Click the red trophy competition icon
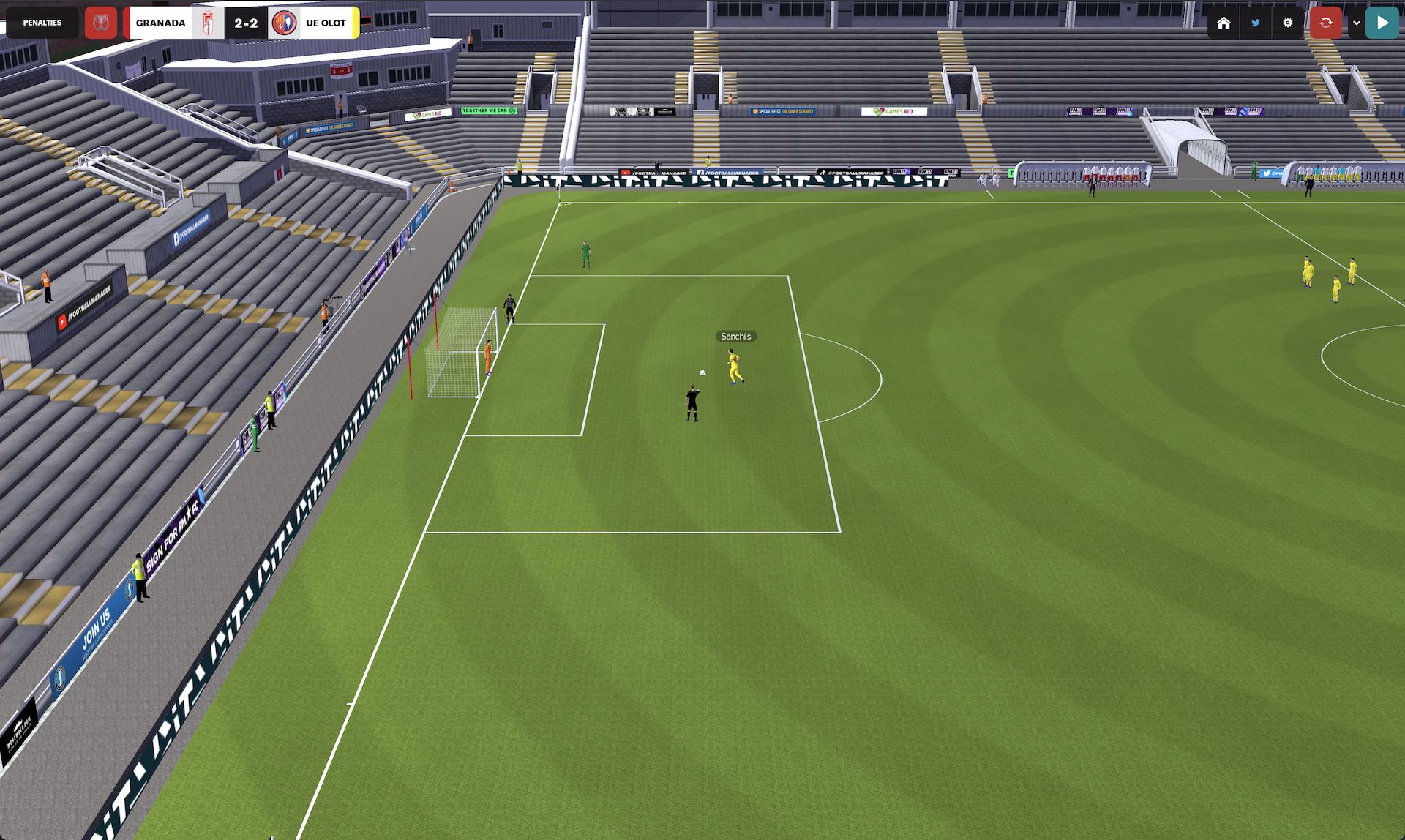 point(101,23)
